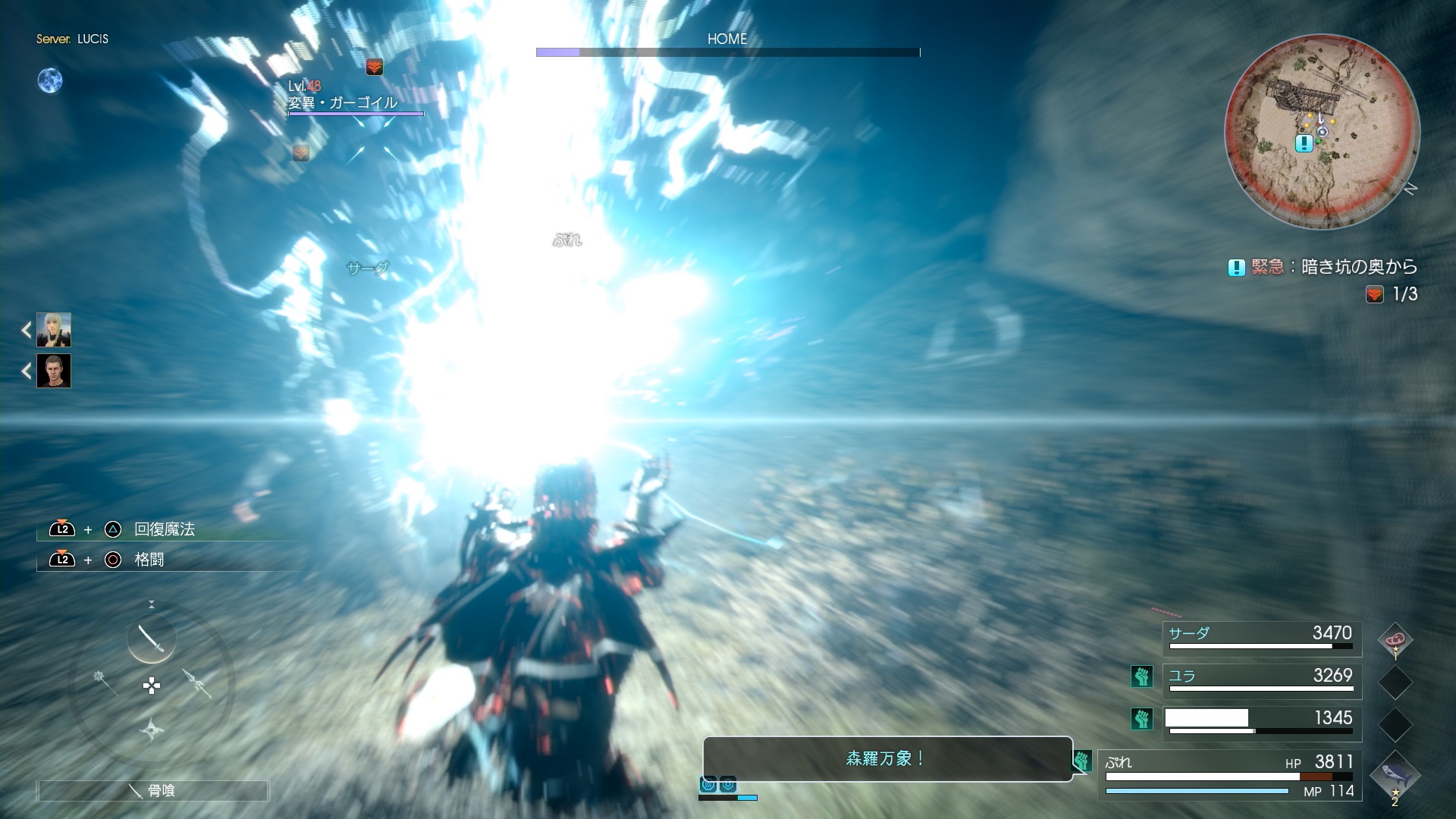The height and width of the screenshot is (819, 1456).
Task: Click the blonde-haired character portrait
Action: coord(54,330)
